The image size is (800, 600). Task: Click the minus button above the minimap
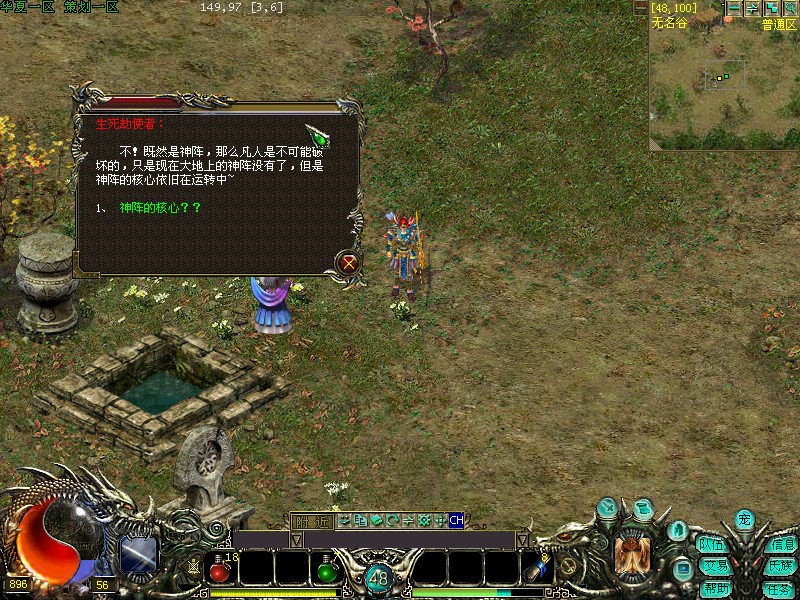(x=733, y=8)
